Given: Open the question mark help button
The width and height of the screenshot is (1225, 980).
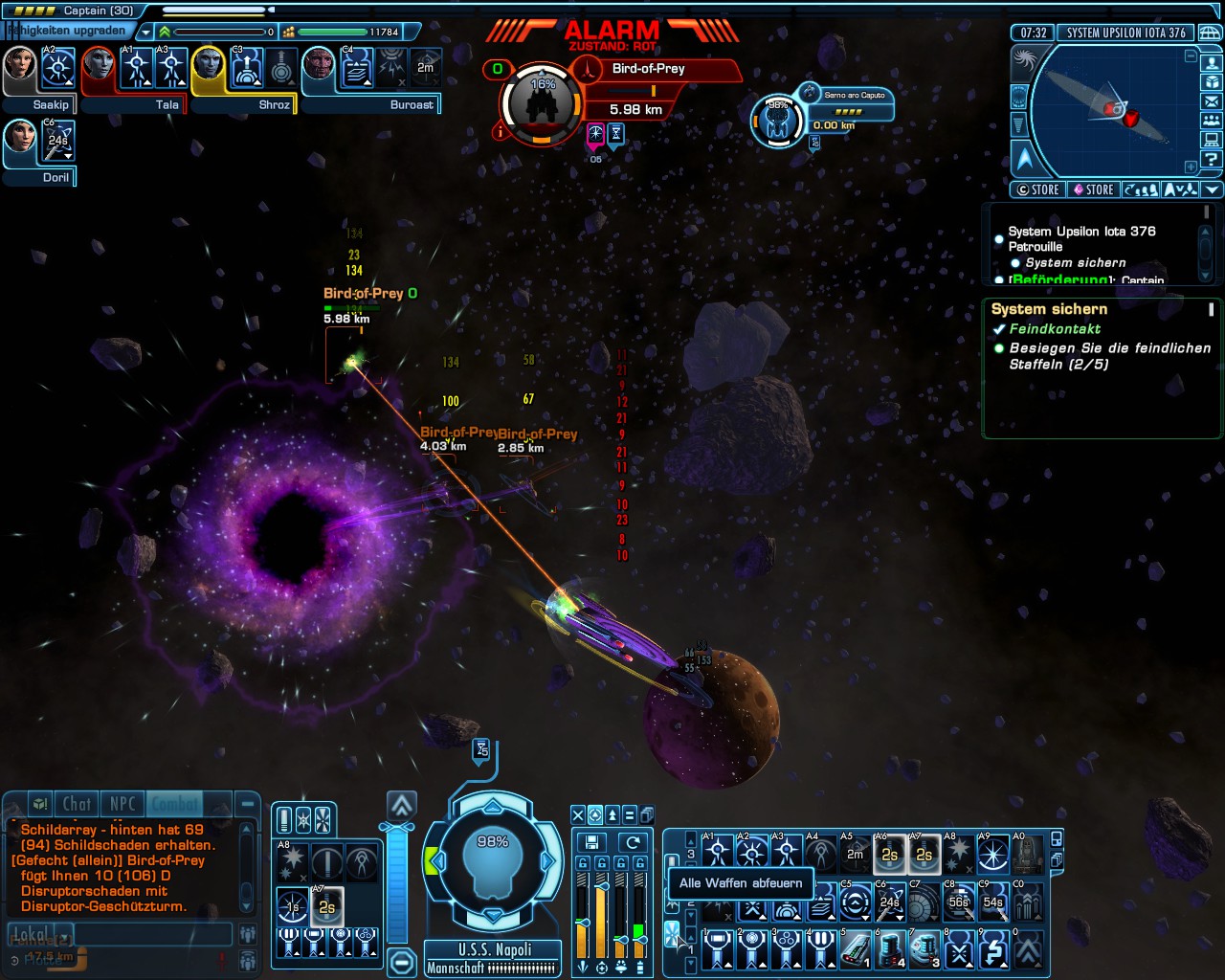Looking at the screenshot, I should coord(1212,159).
